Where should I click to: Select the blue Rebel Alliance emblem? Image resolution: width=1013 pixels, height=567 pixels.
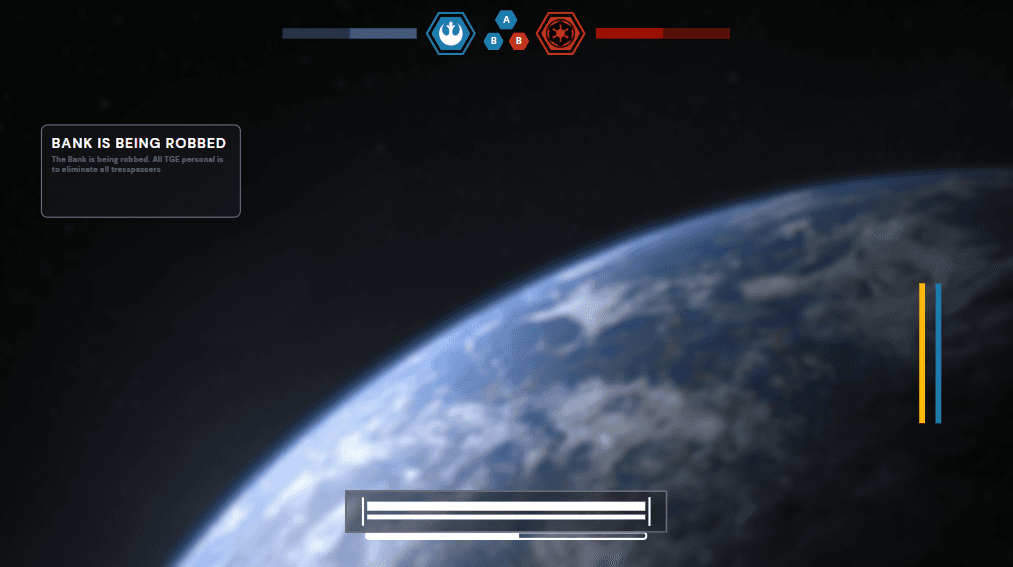tap(451, 34)
